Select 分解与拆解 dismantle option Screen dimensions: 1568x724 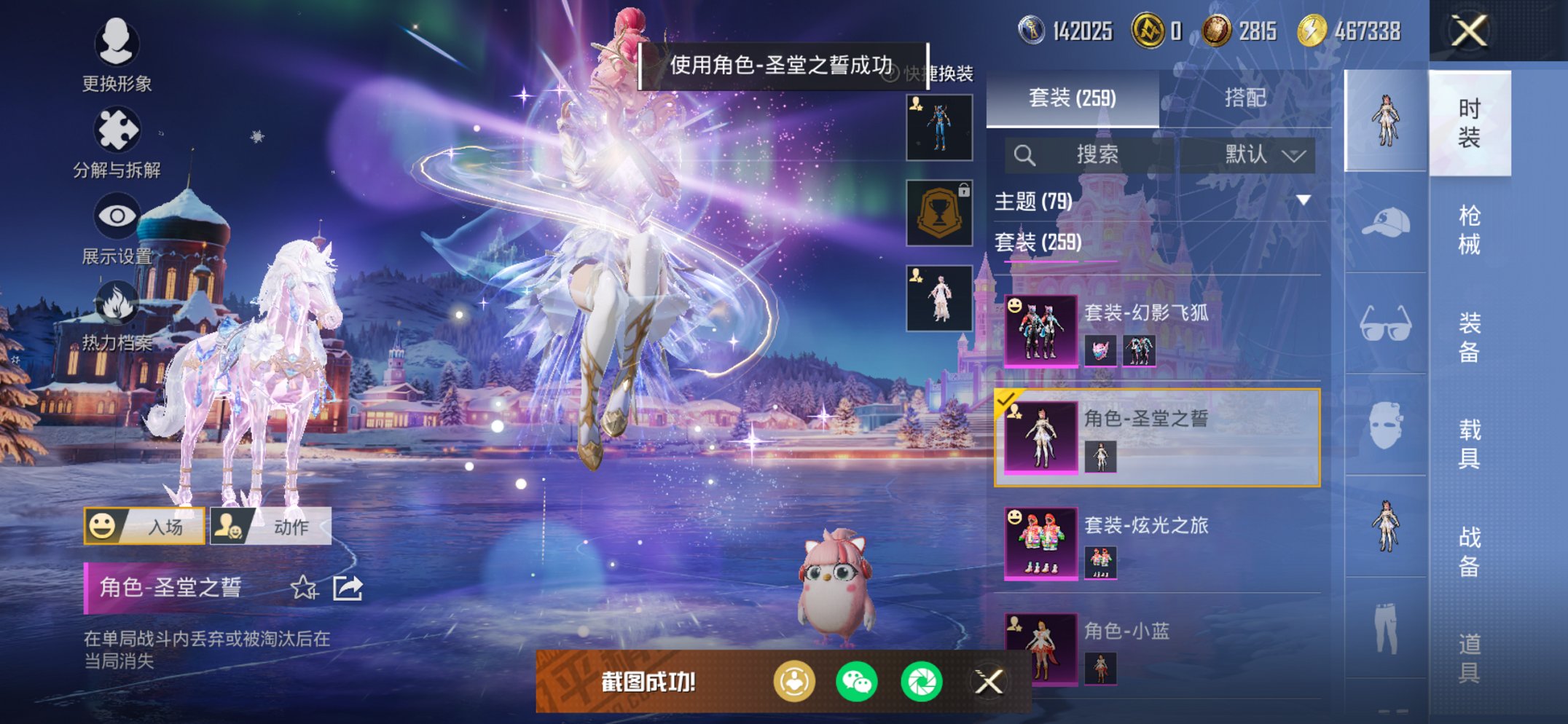point(117,138)
